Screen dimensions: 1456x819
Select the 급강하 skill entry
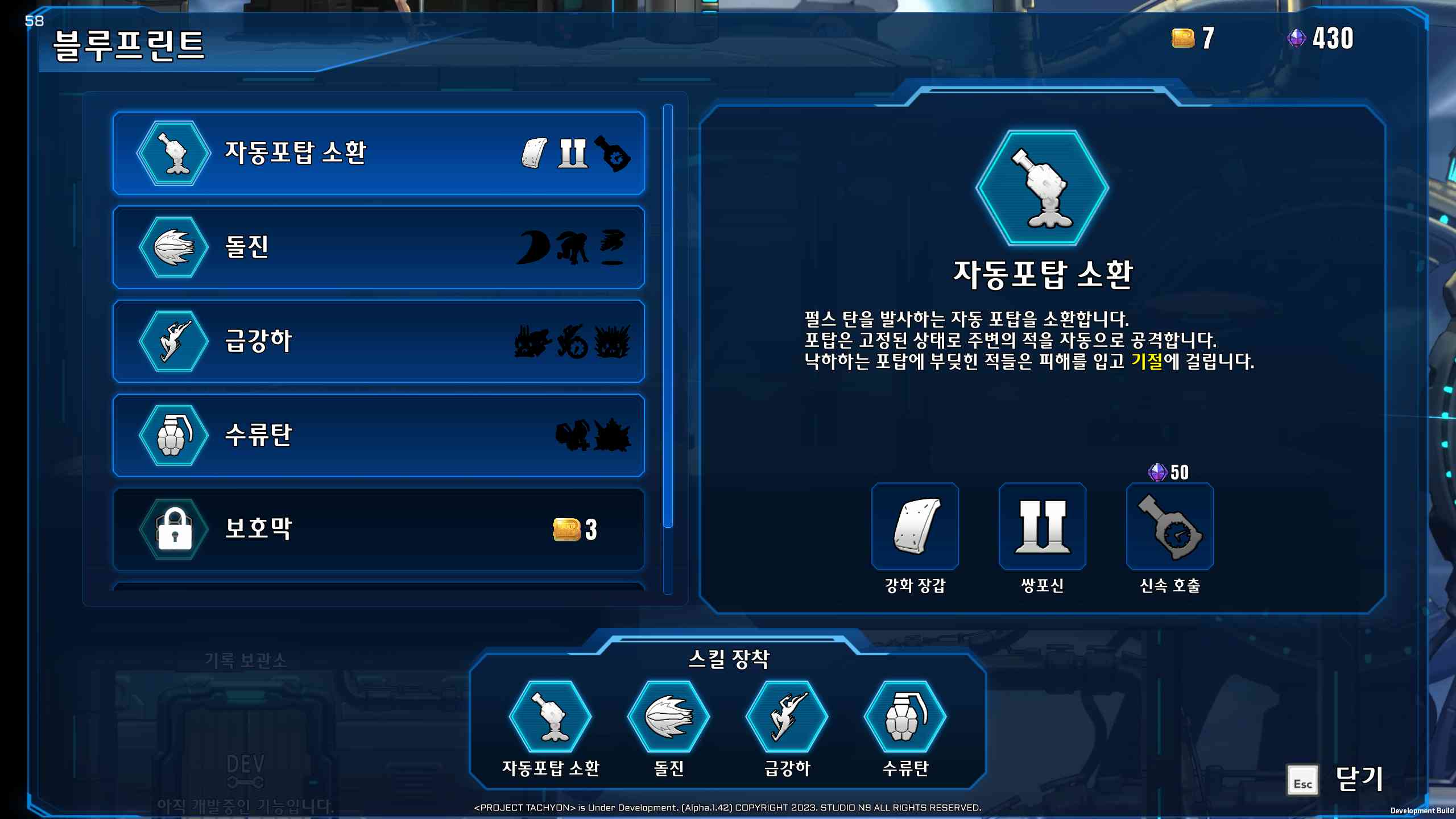tap(378, 341)
